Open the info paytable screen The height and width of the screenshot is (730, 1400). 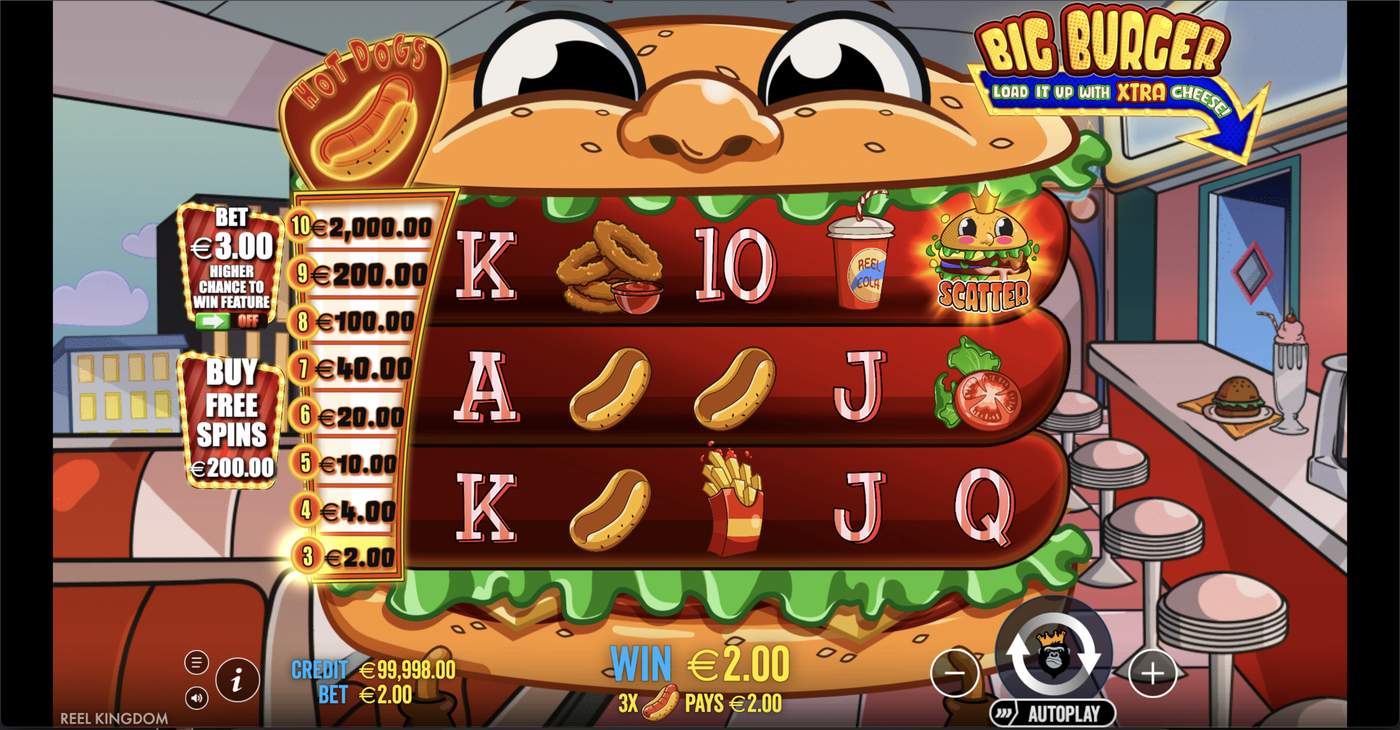(x=237, y=676)
